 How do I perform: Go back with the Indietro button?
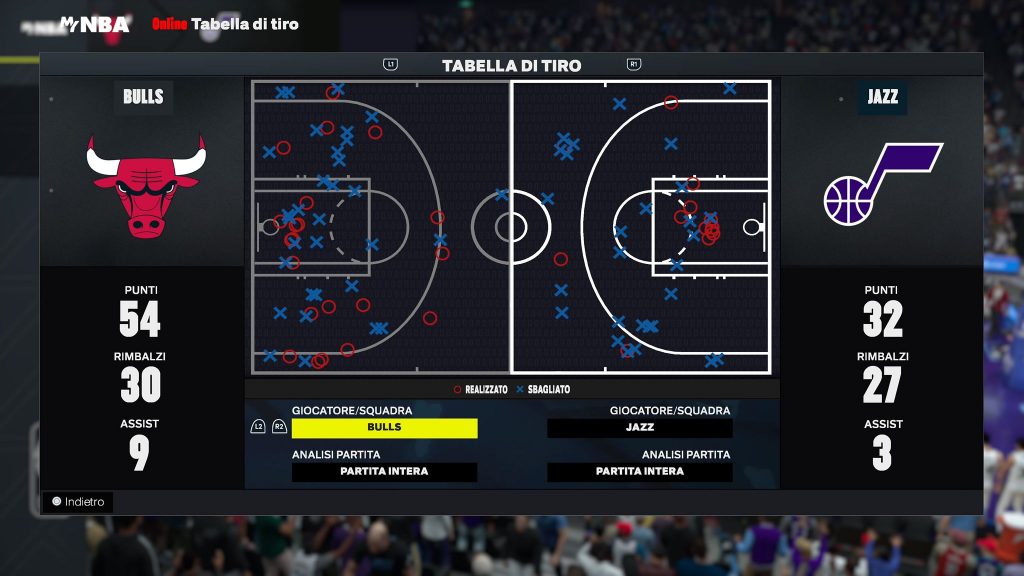78,502
